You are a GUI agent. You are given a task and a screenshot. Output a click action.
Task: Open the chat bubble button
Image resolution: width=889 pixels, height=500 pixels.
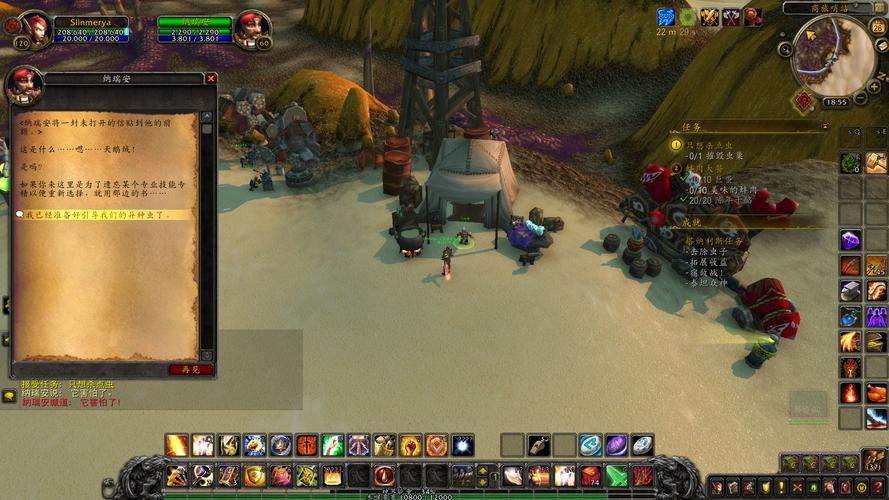tap(8, 396)
